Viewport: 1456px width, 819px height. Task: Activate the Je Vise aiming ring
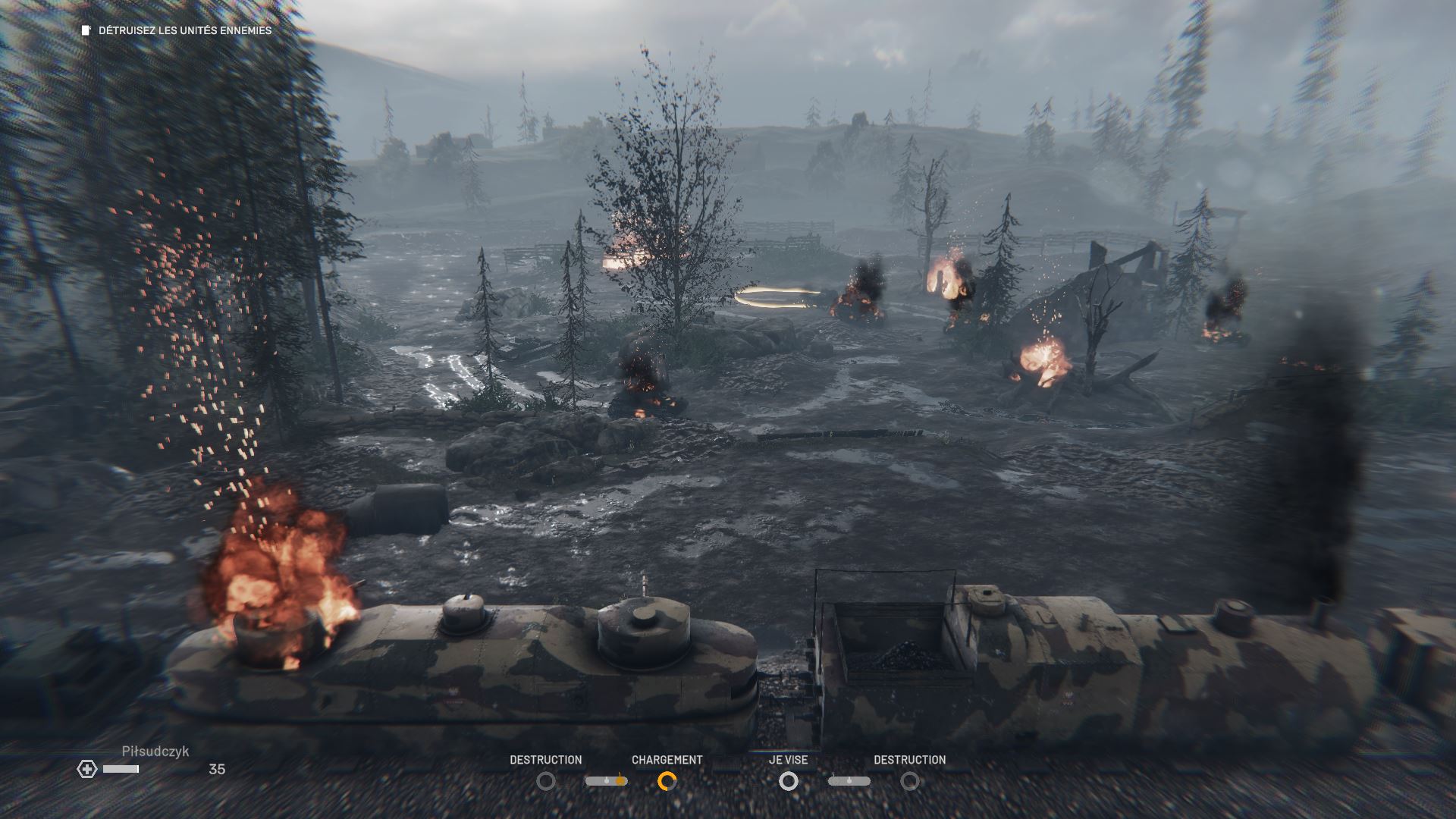pos(789,780)
